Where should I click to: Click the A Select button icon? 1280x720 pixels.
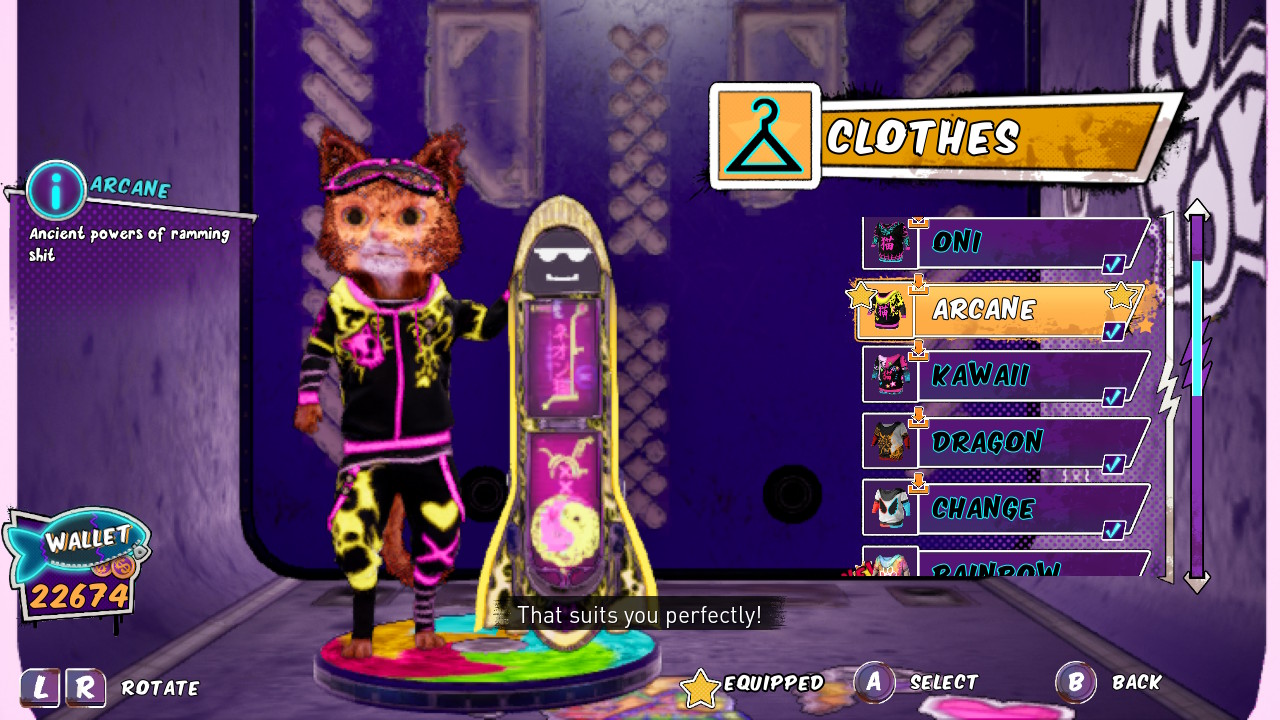tap(873, 682)
